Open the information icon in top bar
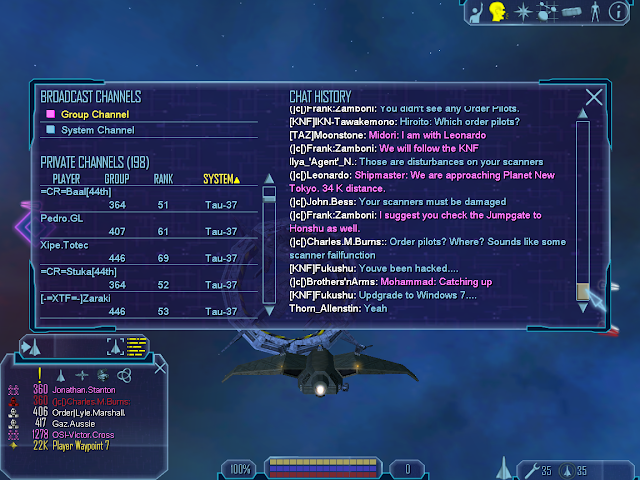The width and height of the screenshot is (640, 480). (619, 12)
